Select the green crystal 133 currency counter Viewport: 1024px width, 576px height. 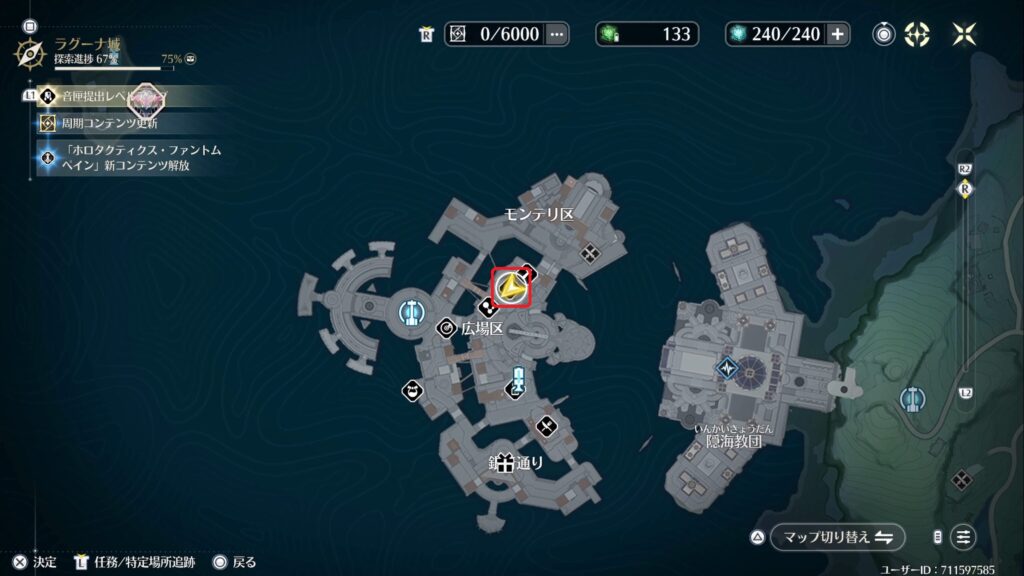647,34
